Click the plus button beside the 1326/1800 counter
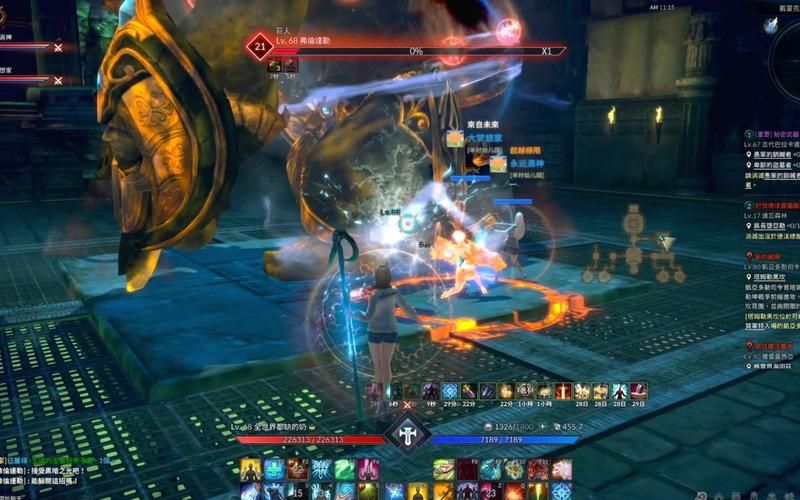This screenshot has width=800, height=500. pos(541,427)
